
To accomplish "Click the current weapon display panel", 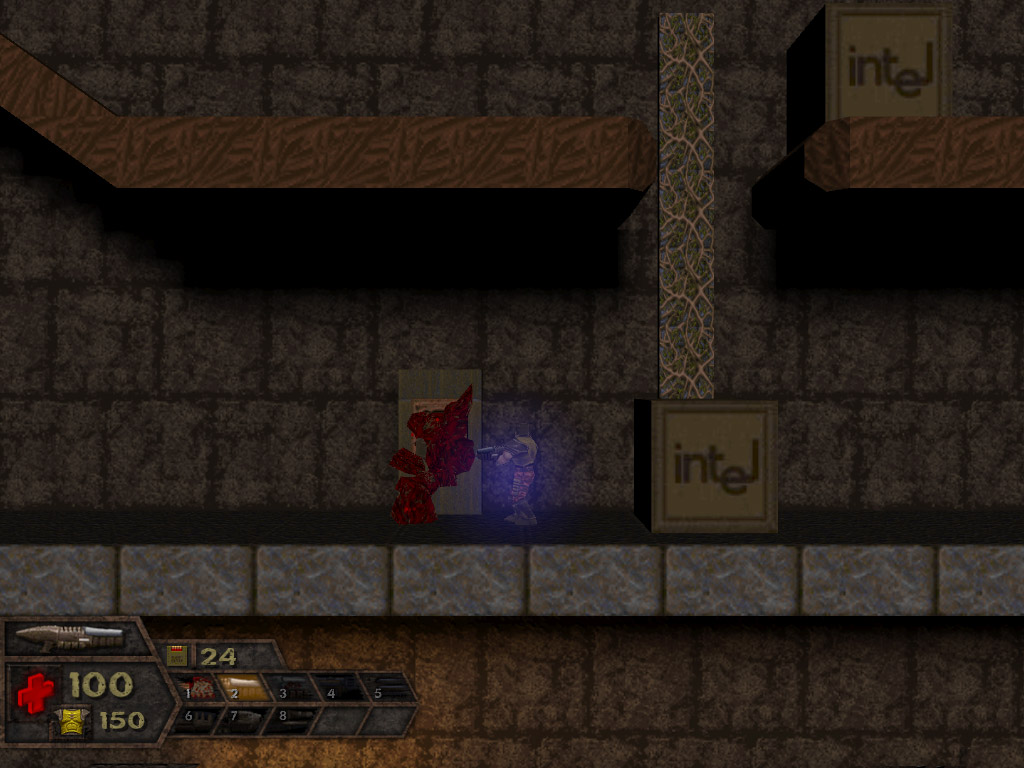I will click(x=68, y=636).
